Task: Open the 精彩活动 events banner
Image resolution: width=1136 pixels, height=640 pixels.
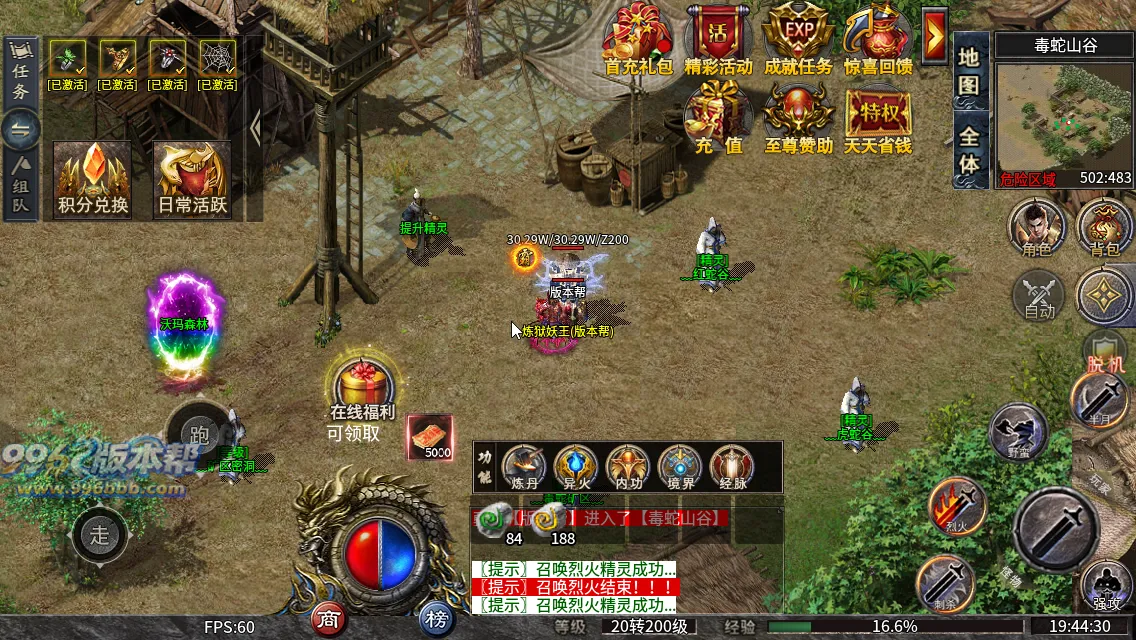Action: (x=718, y=38)
